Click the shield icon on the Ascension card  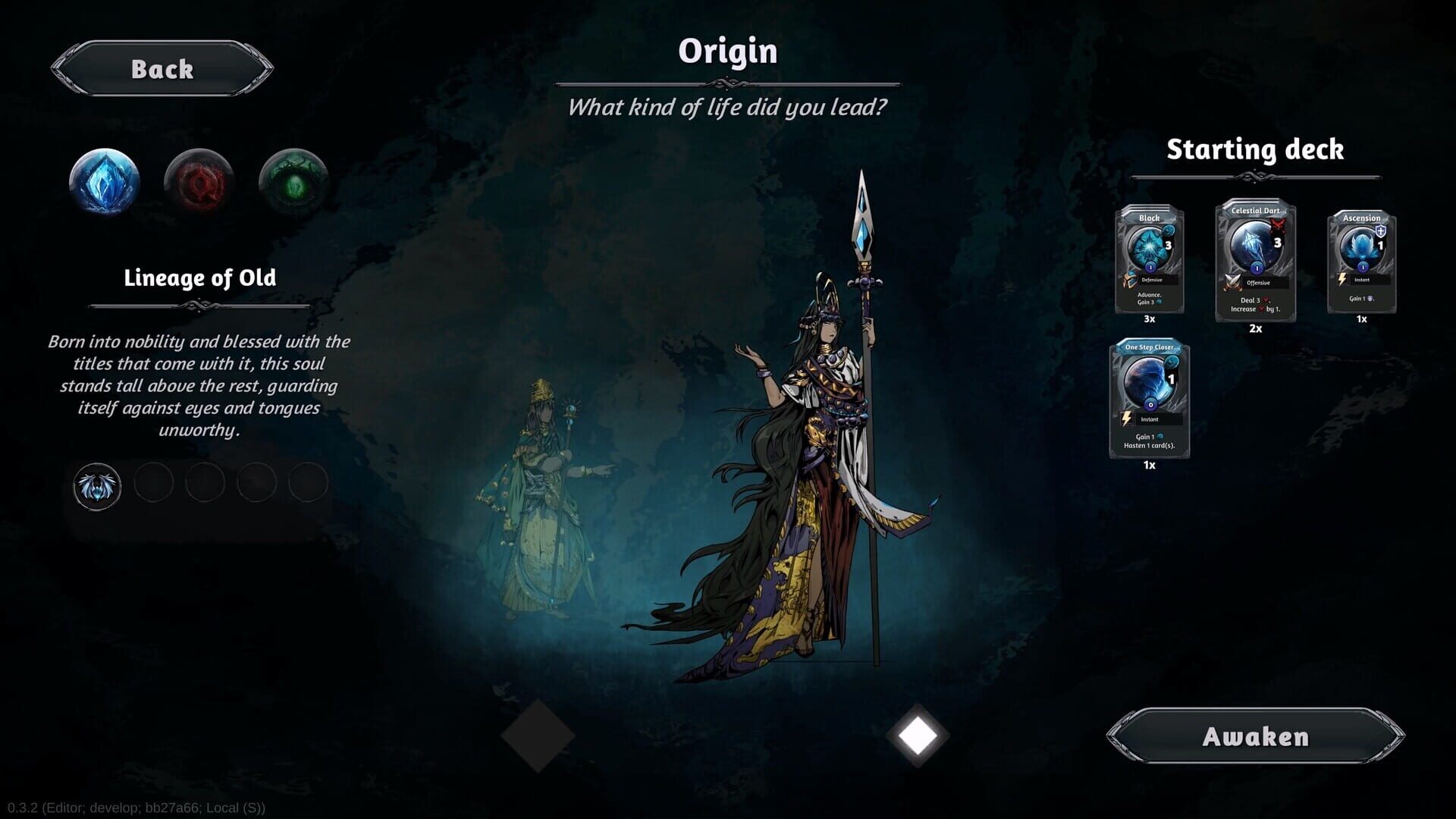pyautogui.click(x=1382, y=230)
